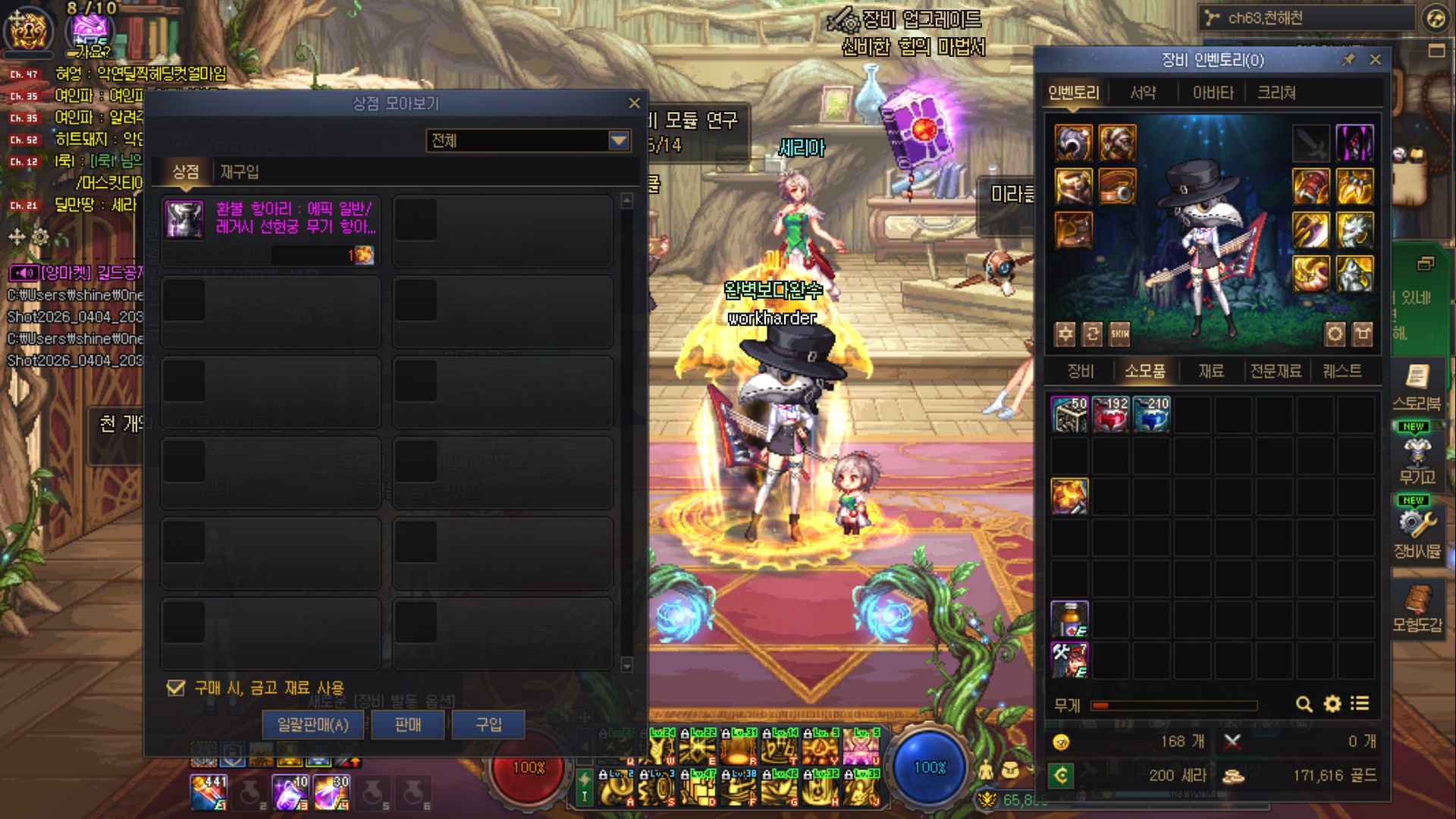Select the blue potion stack of 210

1151,414
